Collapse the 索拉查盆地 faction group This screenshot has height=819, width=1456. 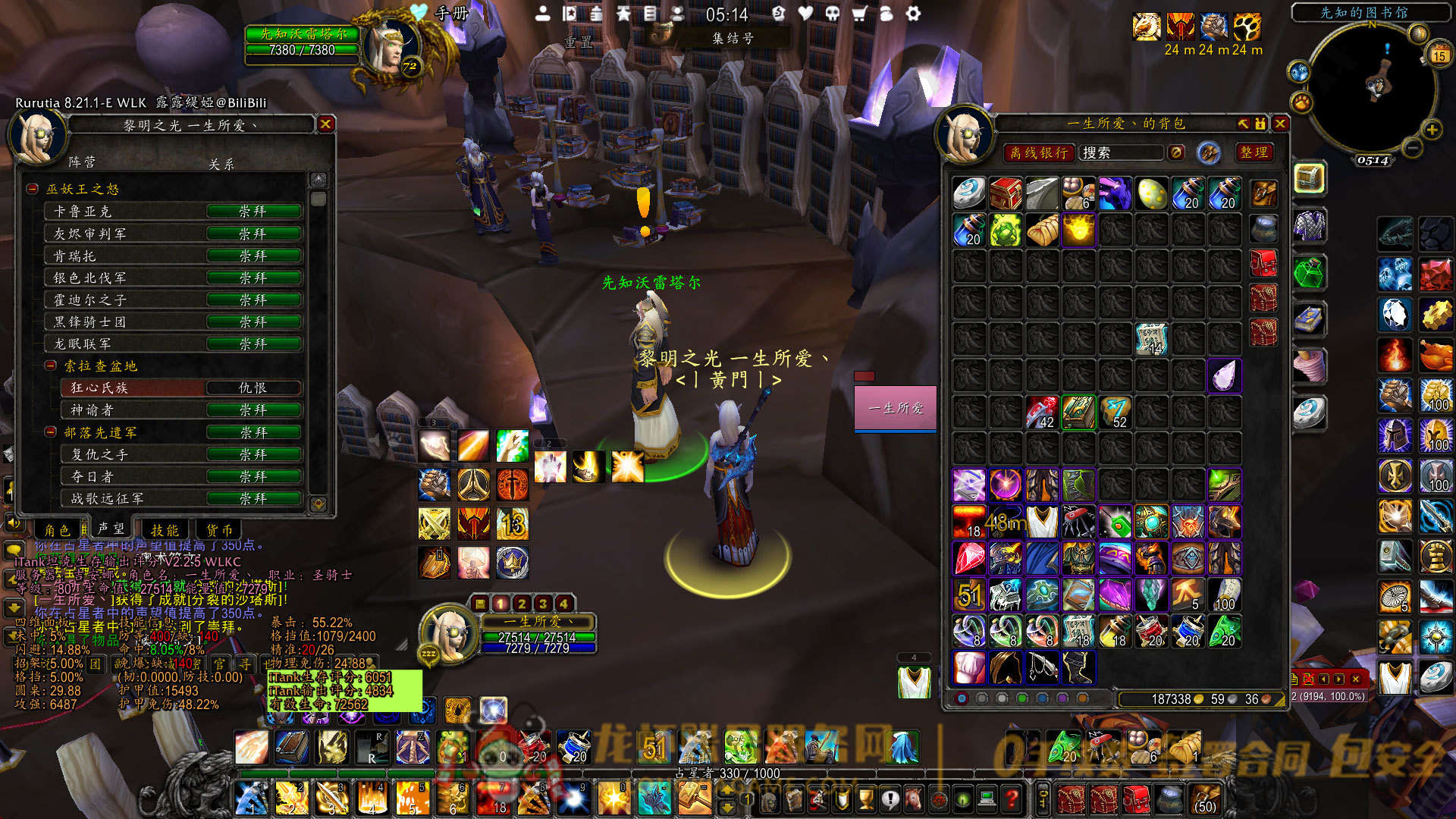click(51, 366)
